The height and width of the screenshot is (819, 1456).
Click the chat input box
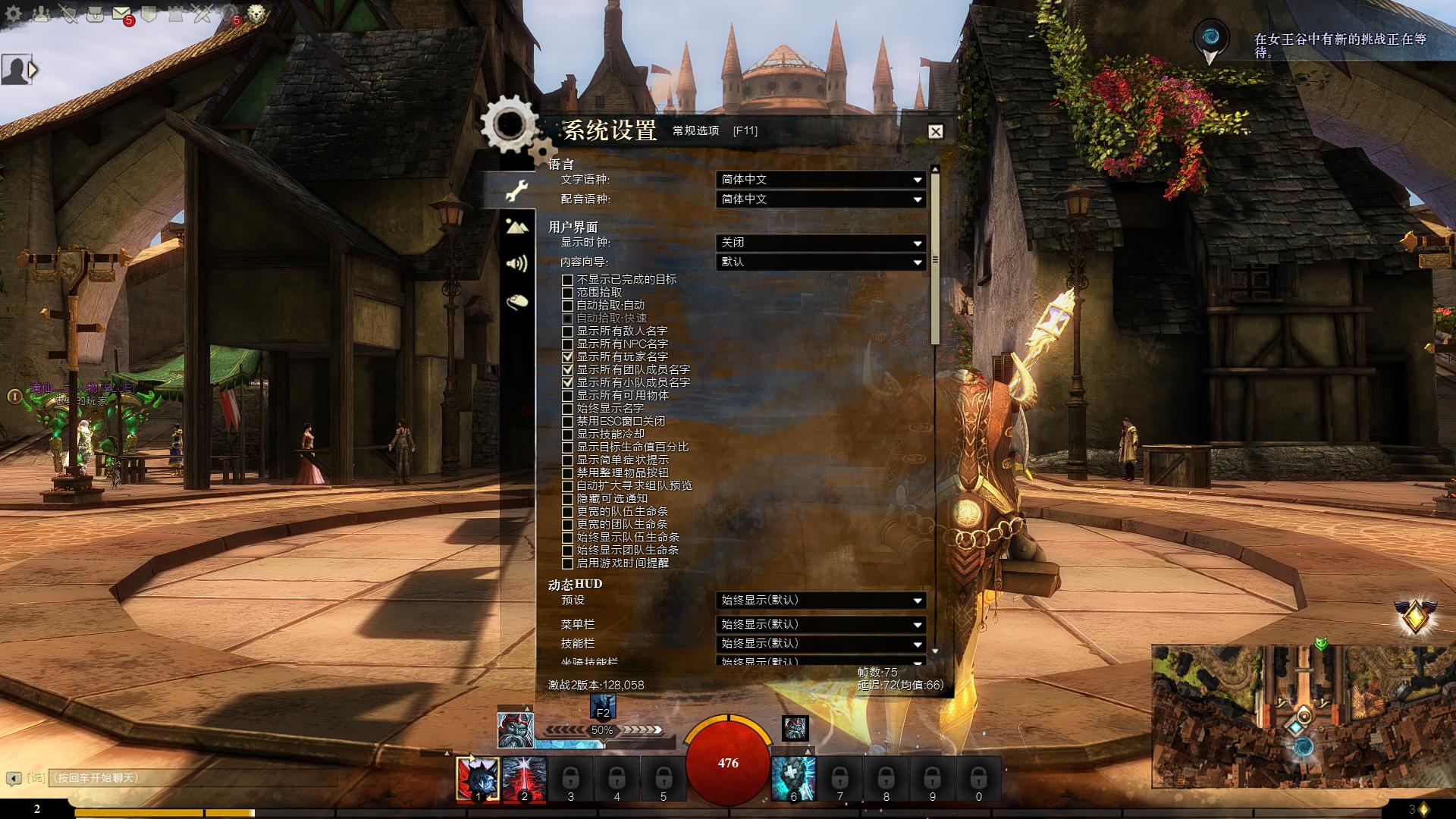click(x=190, y=778)
